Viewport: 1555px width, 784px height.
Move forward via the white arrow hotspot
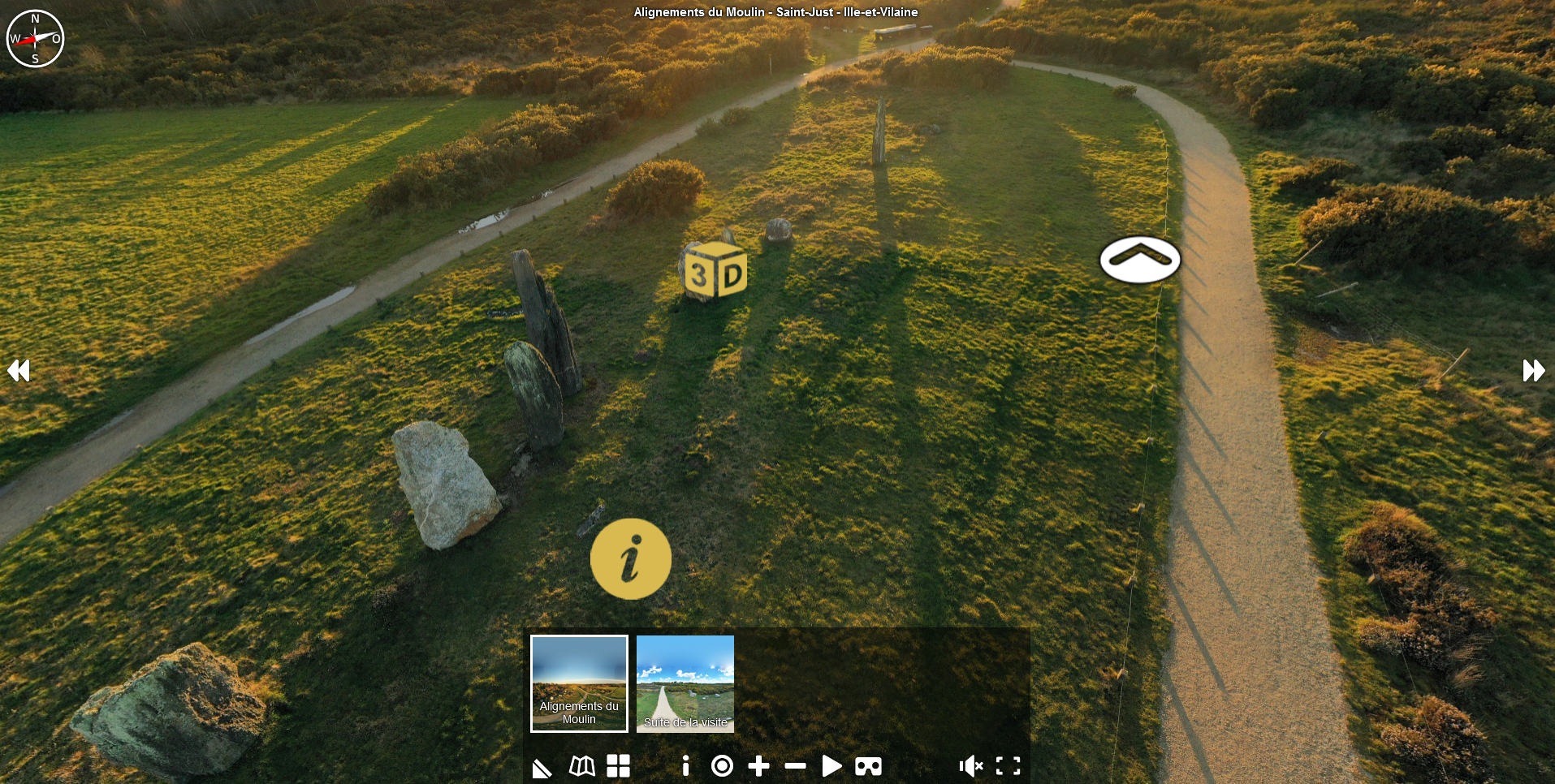1139,260
